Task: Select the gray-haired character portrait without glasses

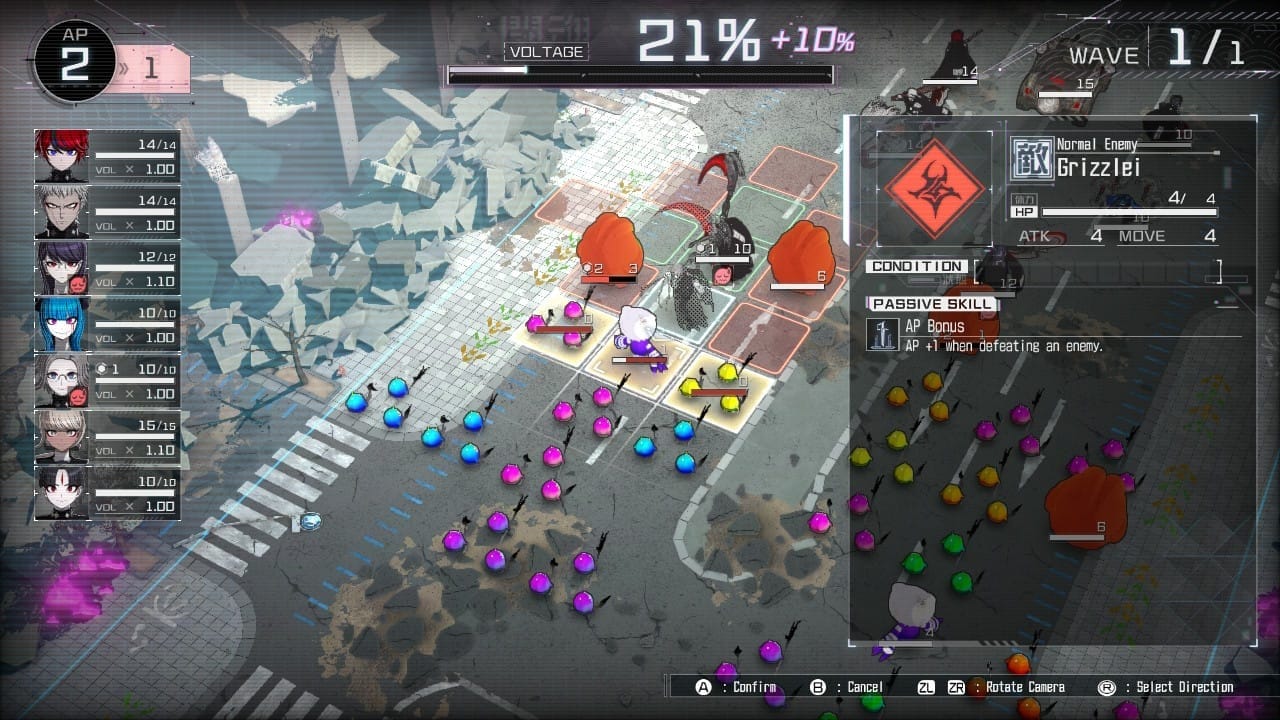Action: 63,212
